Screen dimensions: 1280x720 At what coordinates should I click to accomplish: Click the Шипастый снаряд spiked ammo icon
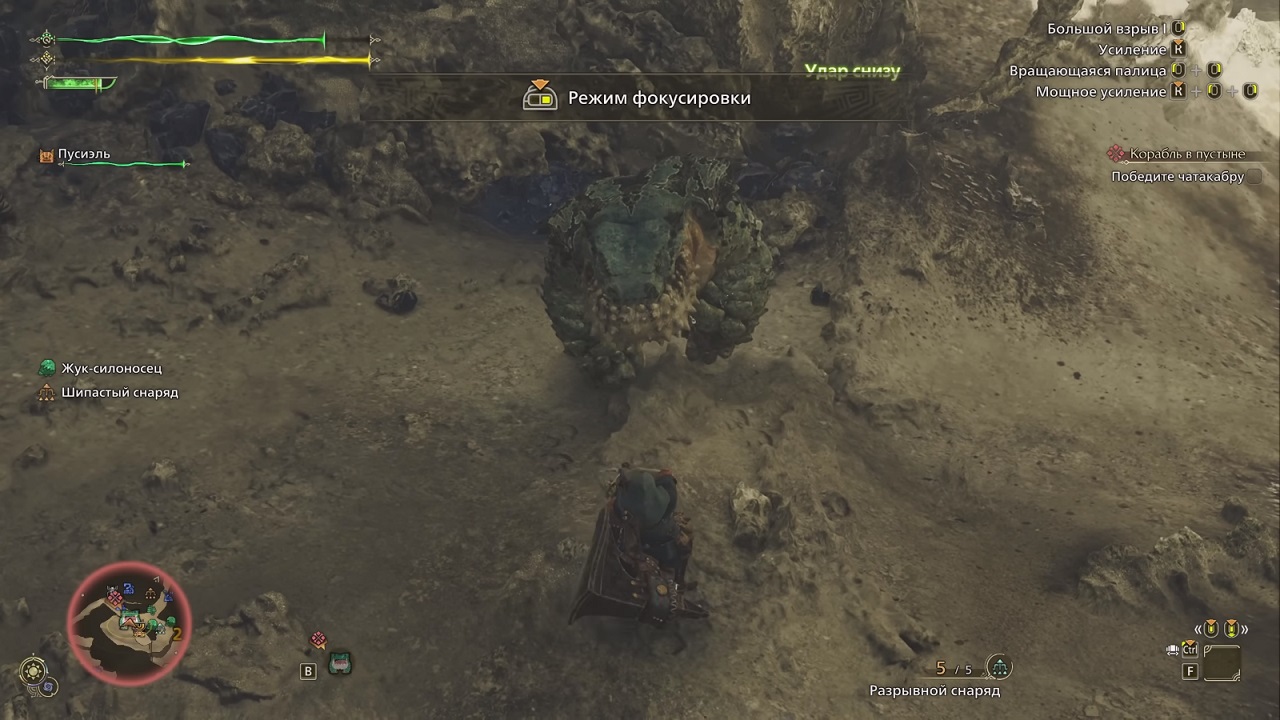click(x=46, y=392)
